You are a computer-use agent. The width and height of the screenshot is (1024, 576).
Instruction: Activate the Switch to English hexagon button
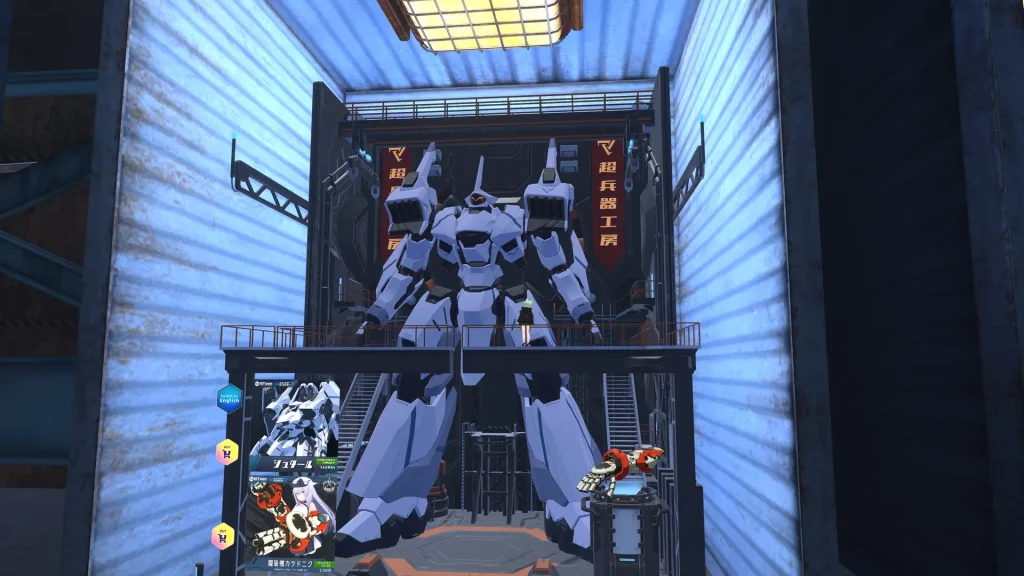pyautogui.click(x=230, y=398)
